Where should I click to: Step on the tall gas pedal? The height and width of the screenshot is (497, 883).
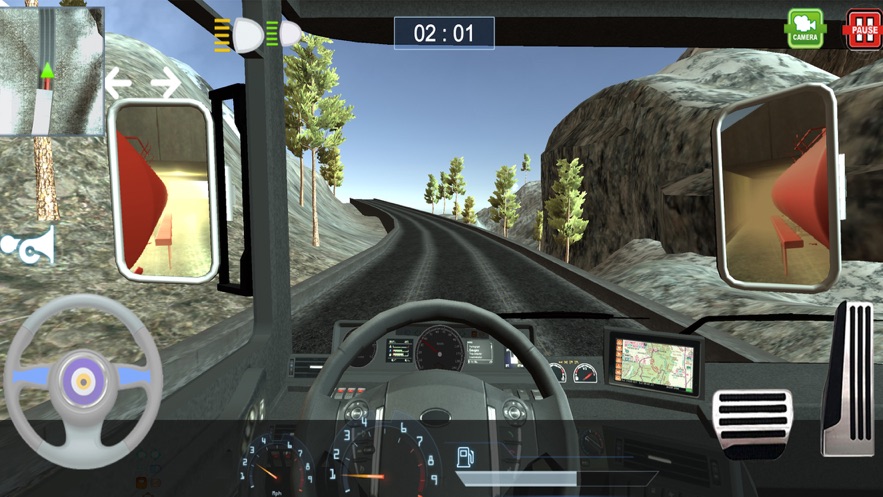(846, 377)
